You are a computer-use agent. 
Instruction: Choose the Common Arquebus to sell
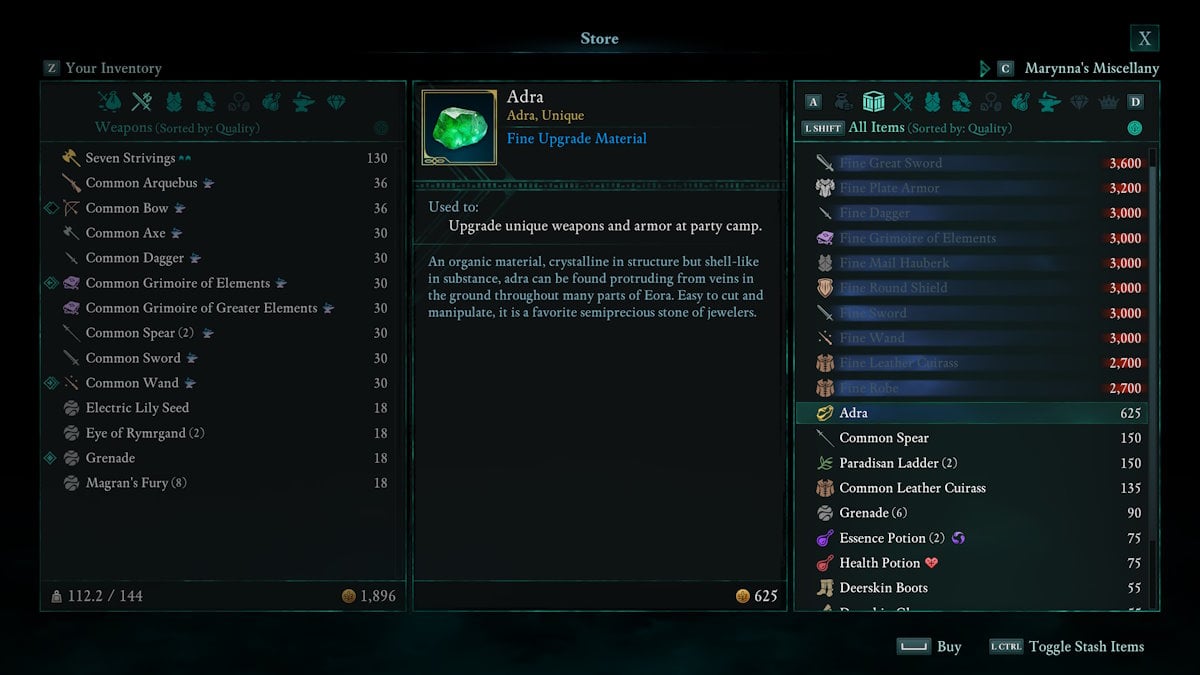coord(141,183)
